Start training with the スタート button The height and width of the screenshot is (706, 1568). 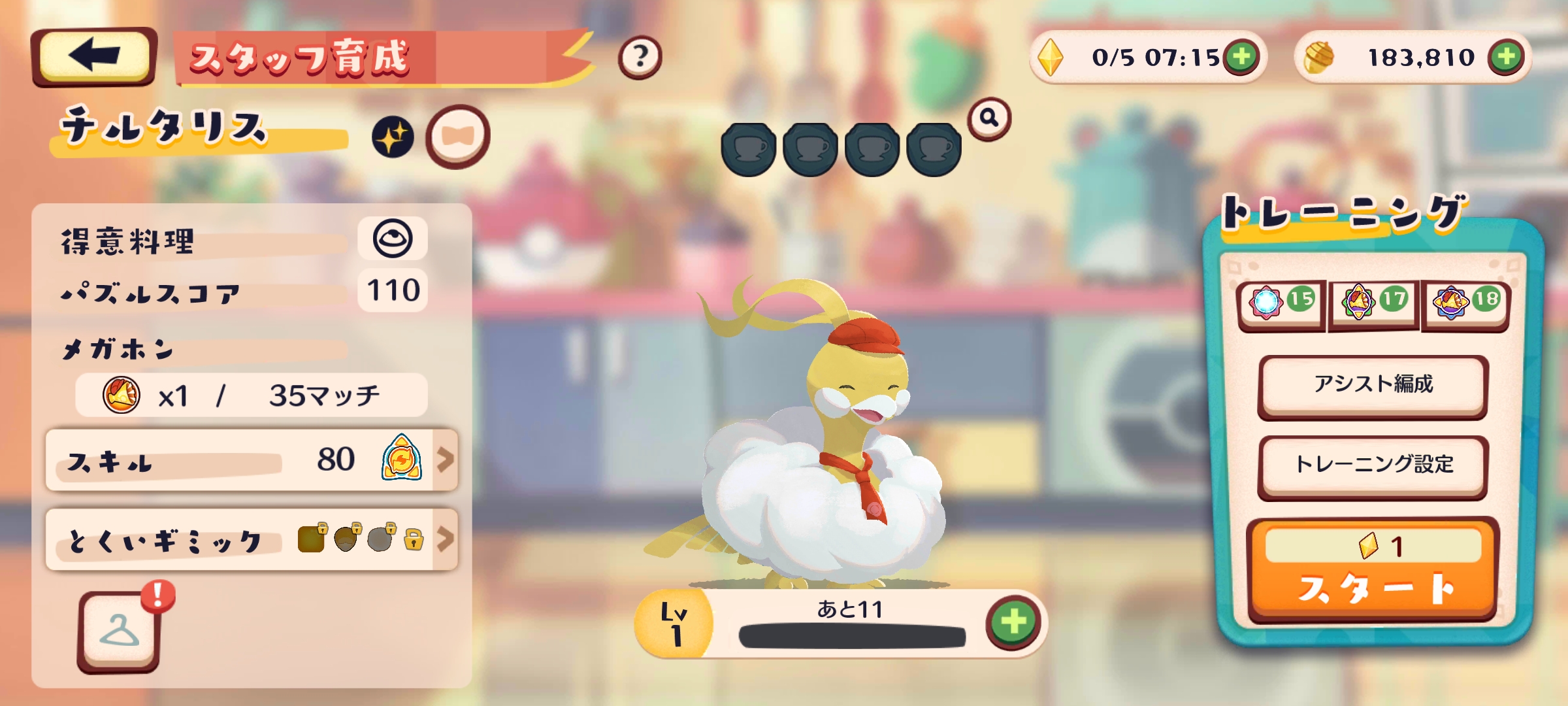pyautogui.click(x=1373, y=570)
